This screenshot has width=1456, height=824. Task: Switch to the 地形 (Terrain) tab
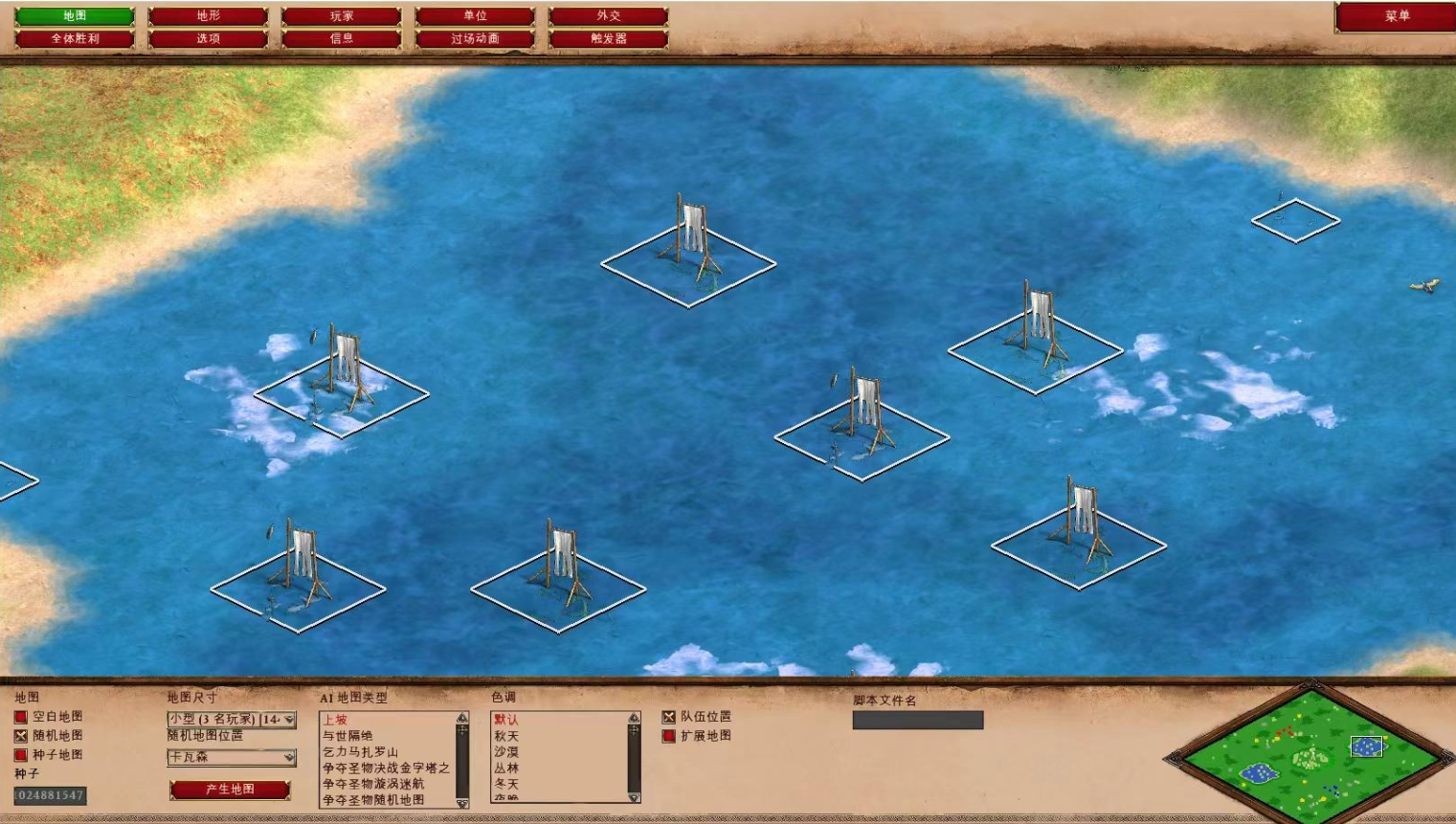pyautogui.click(x=208, y=16)
